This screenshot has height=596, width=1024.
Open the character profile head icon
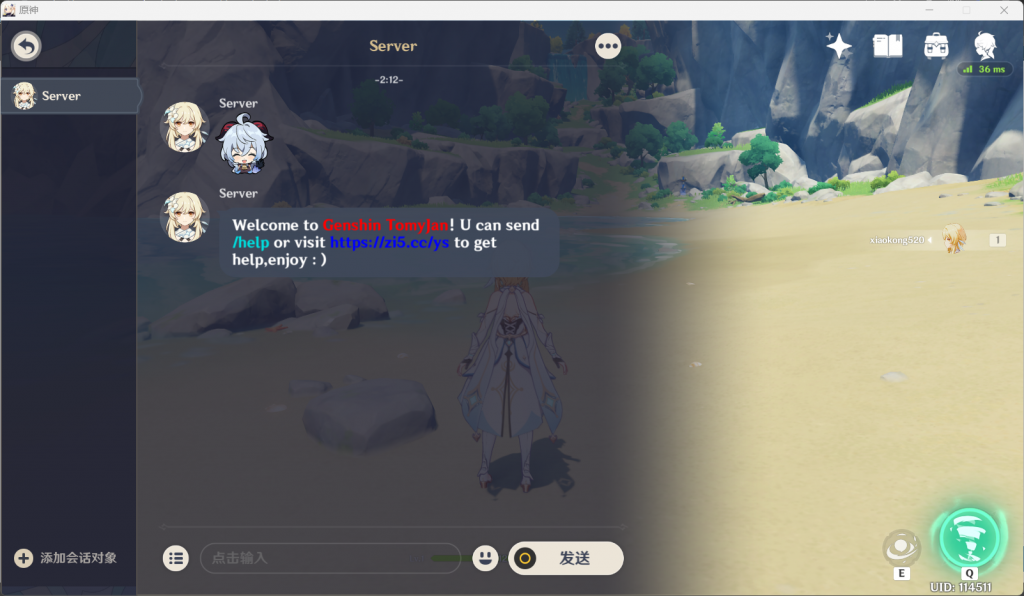point(985,46)
